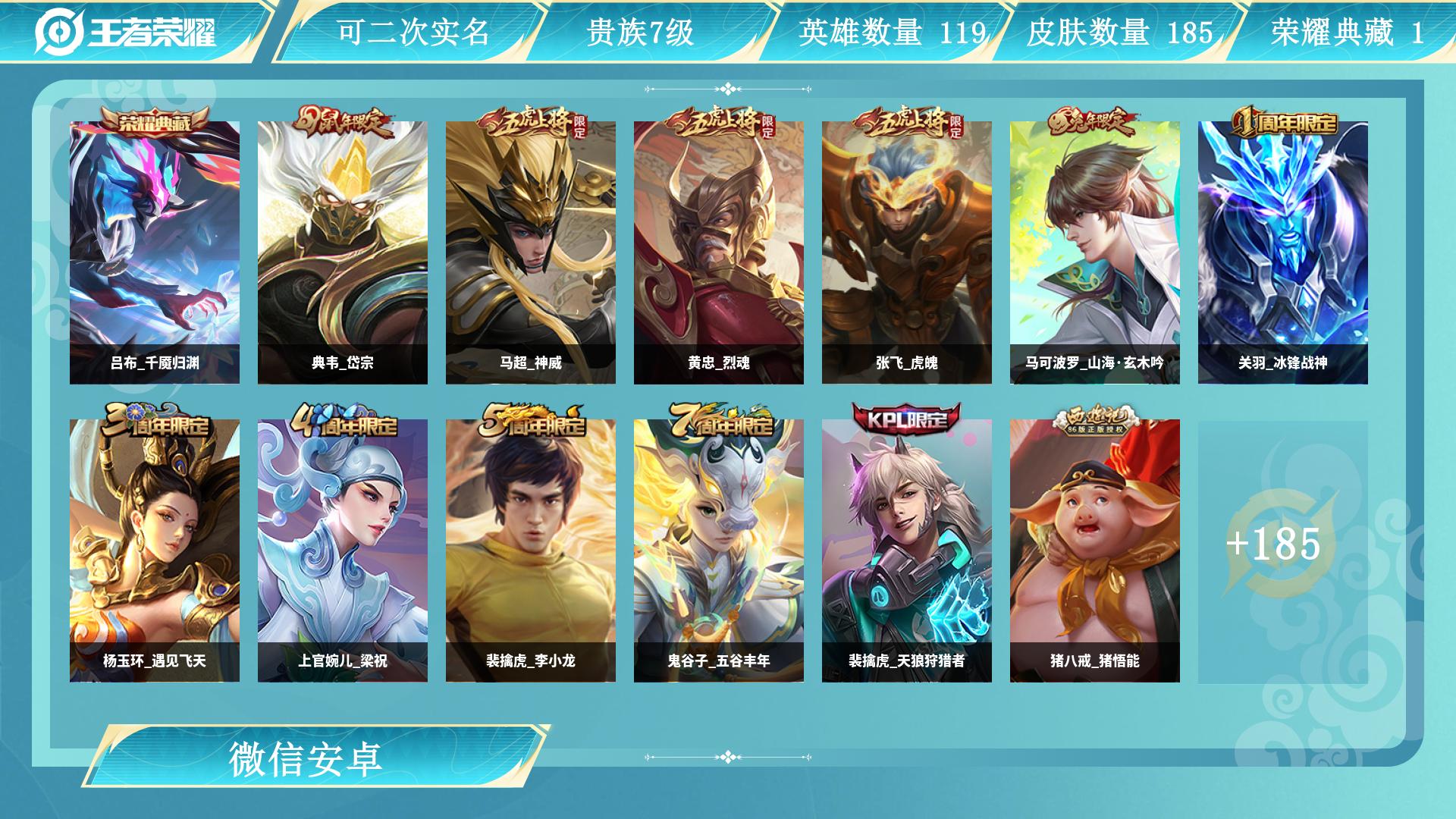Click the 鼠年限定 badge on 典韦 card

pos(345,119)
